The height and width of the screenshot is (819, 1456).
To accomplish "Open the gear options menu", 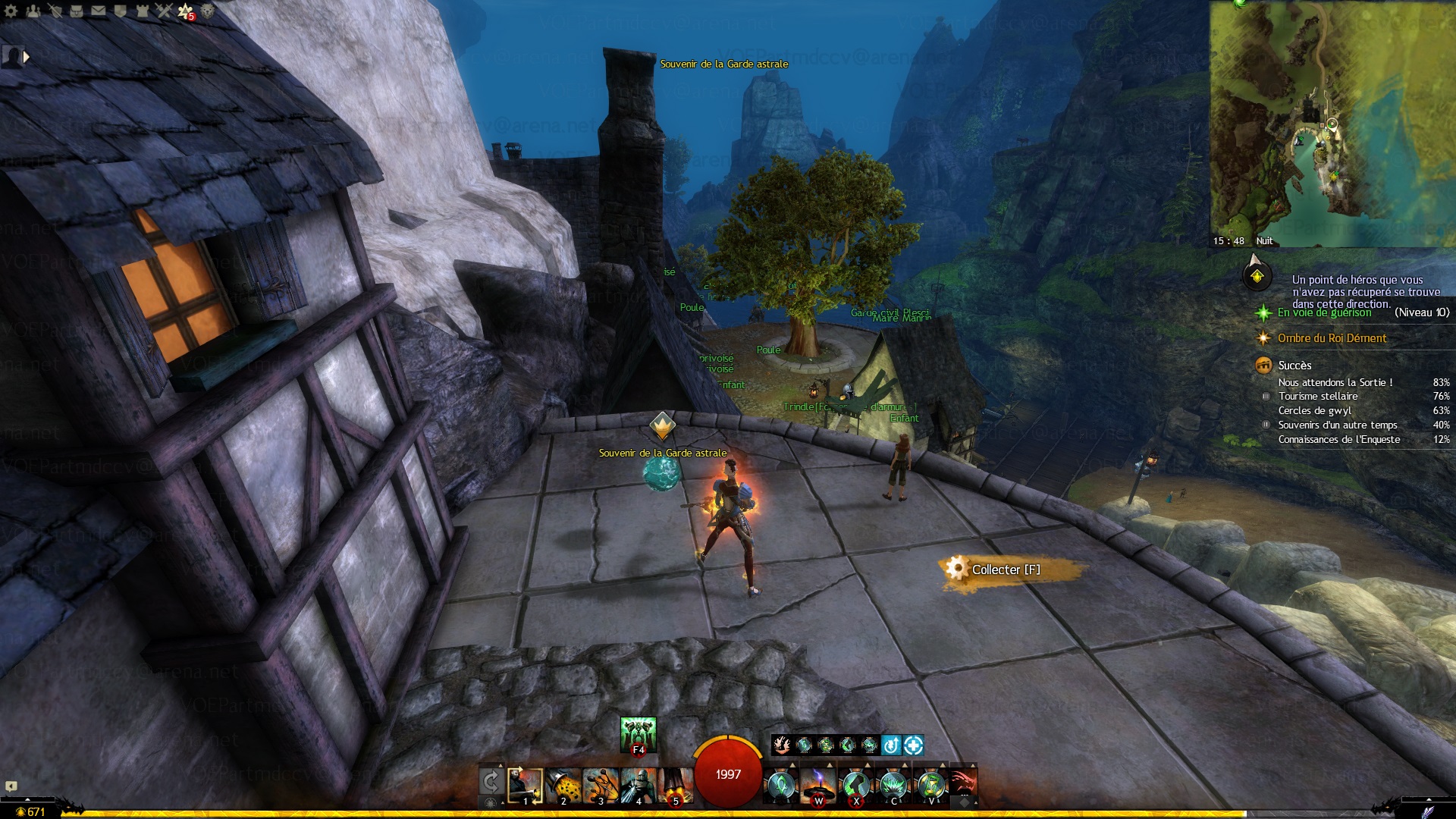I will click(x=11, y=11).
